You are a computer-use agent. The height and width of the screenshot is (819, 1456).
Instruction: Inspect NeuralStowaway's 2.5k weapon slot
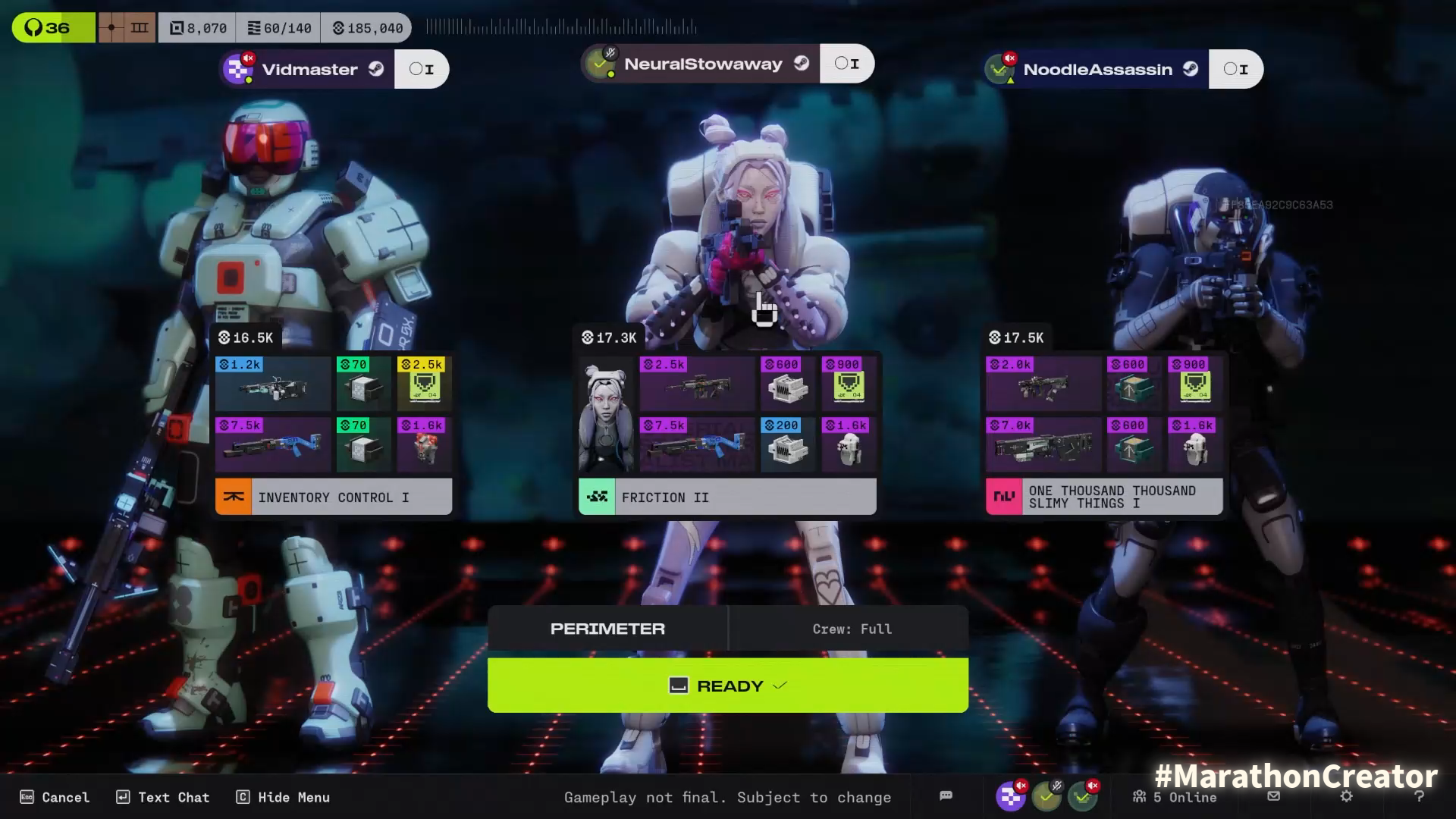697,384
